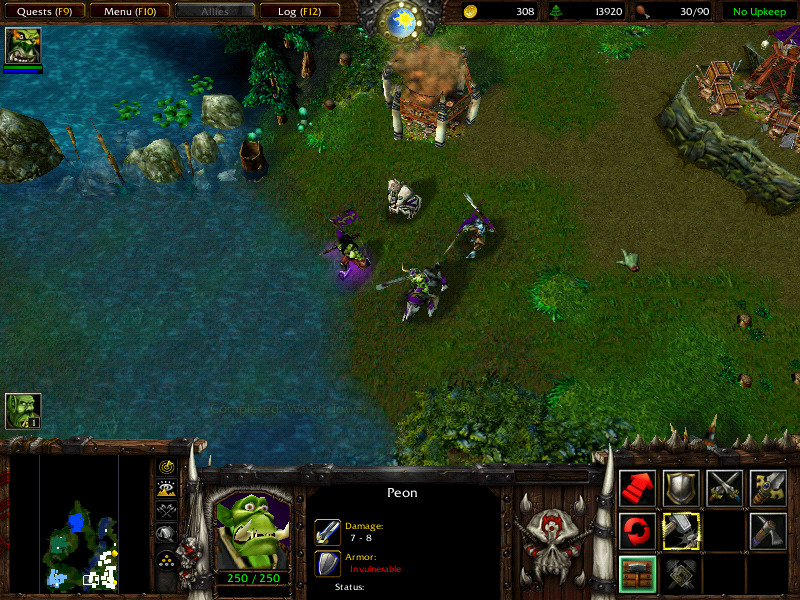Select the hero portrait icon
Viewport: 800px width, 600px height.
[x=22, y=46]
